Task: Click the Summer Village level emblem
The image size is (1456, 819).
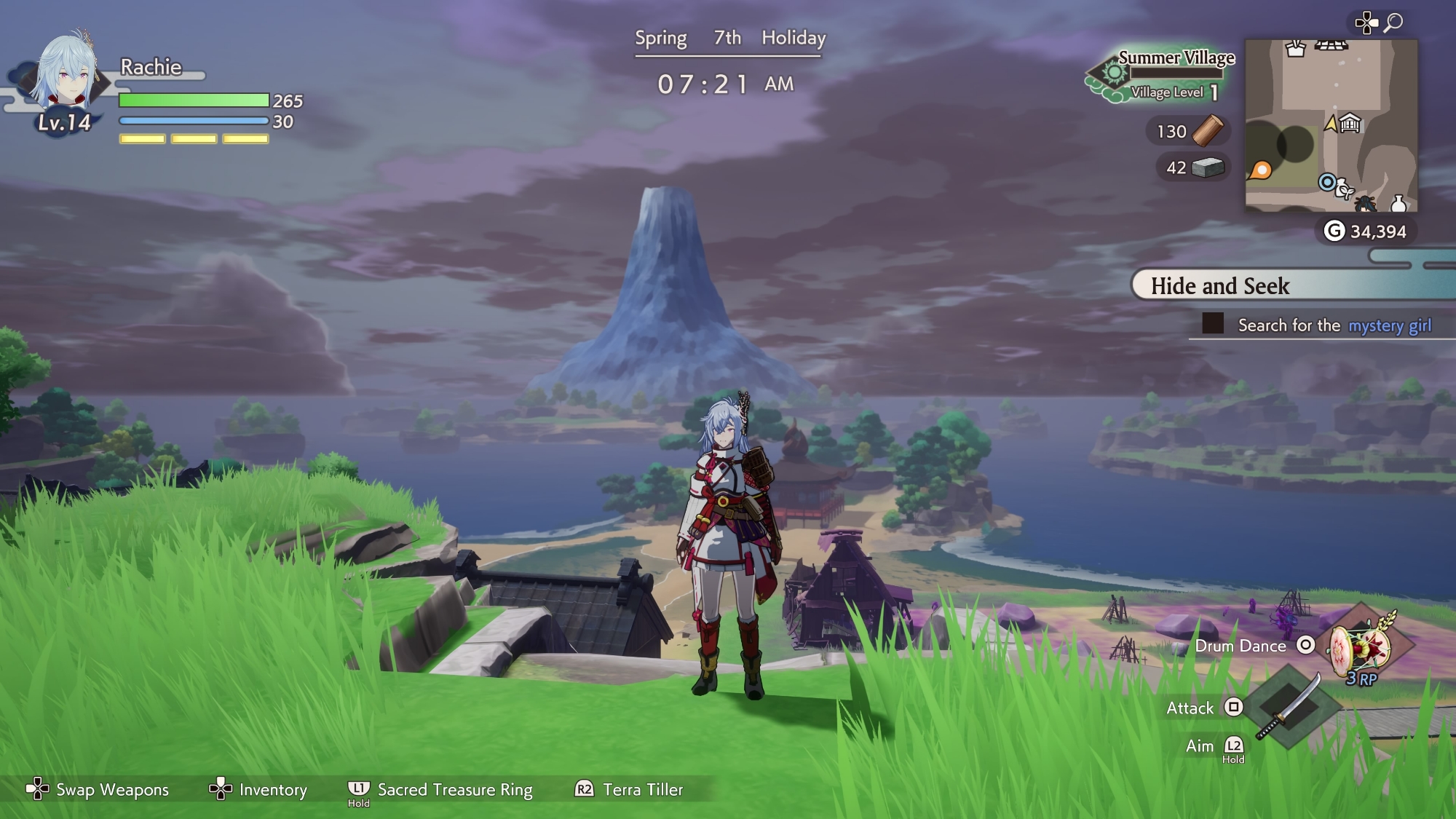Action: point(1112,74)
